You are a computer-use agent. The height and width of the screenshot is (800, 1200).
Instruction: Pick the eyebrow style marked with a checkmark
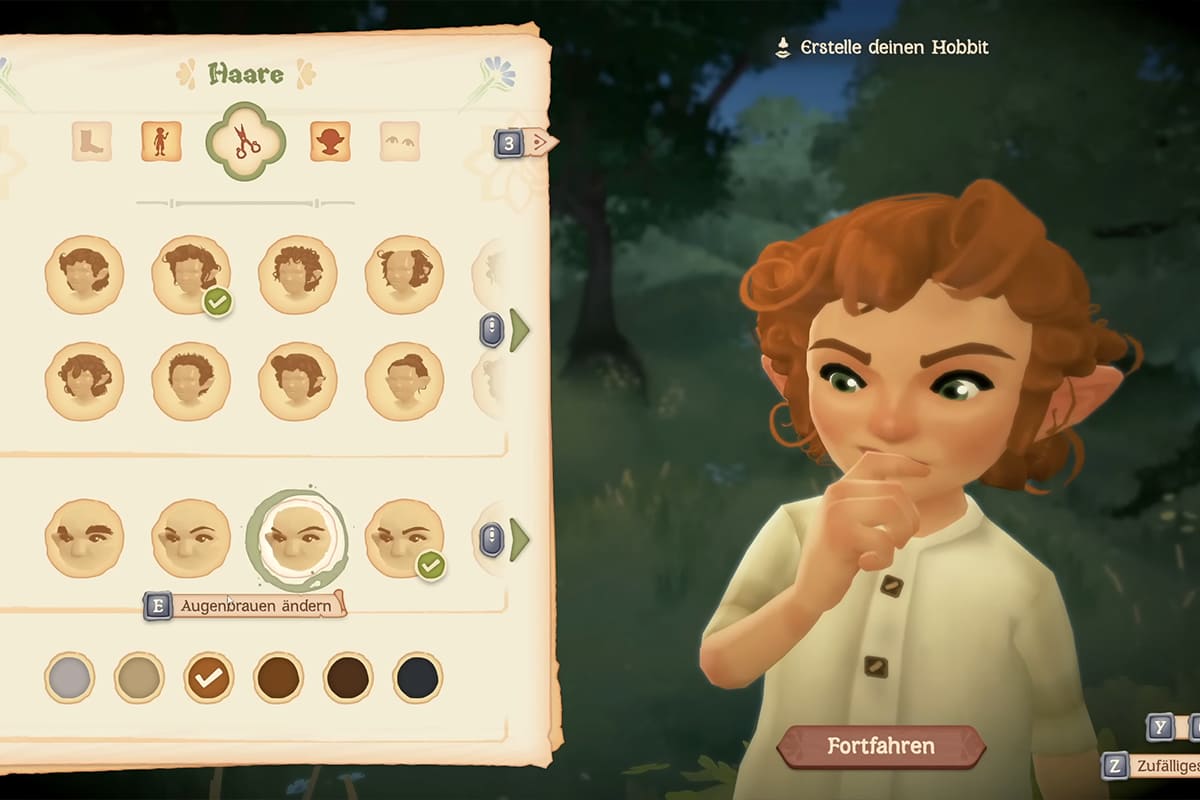click(404, 538)
